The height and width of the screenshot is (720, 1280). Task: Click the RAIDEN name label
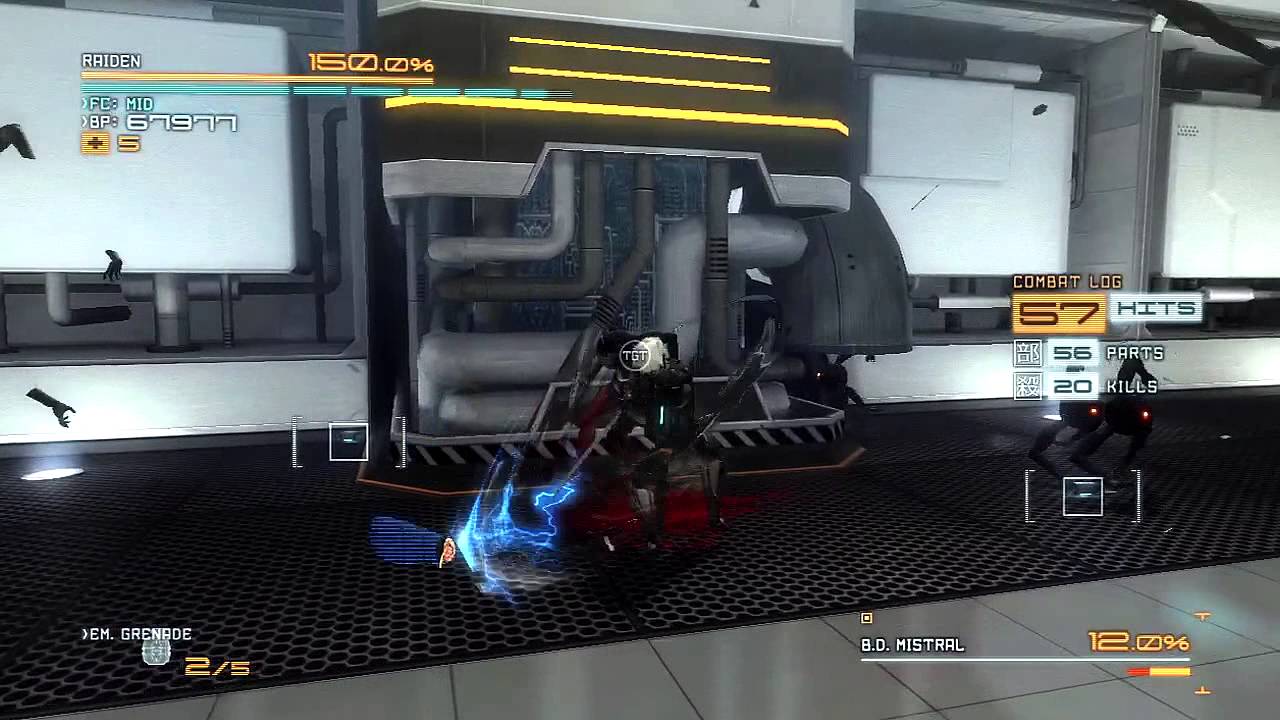[111, 61]
